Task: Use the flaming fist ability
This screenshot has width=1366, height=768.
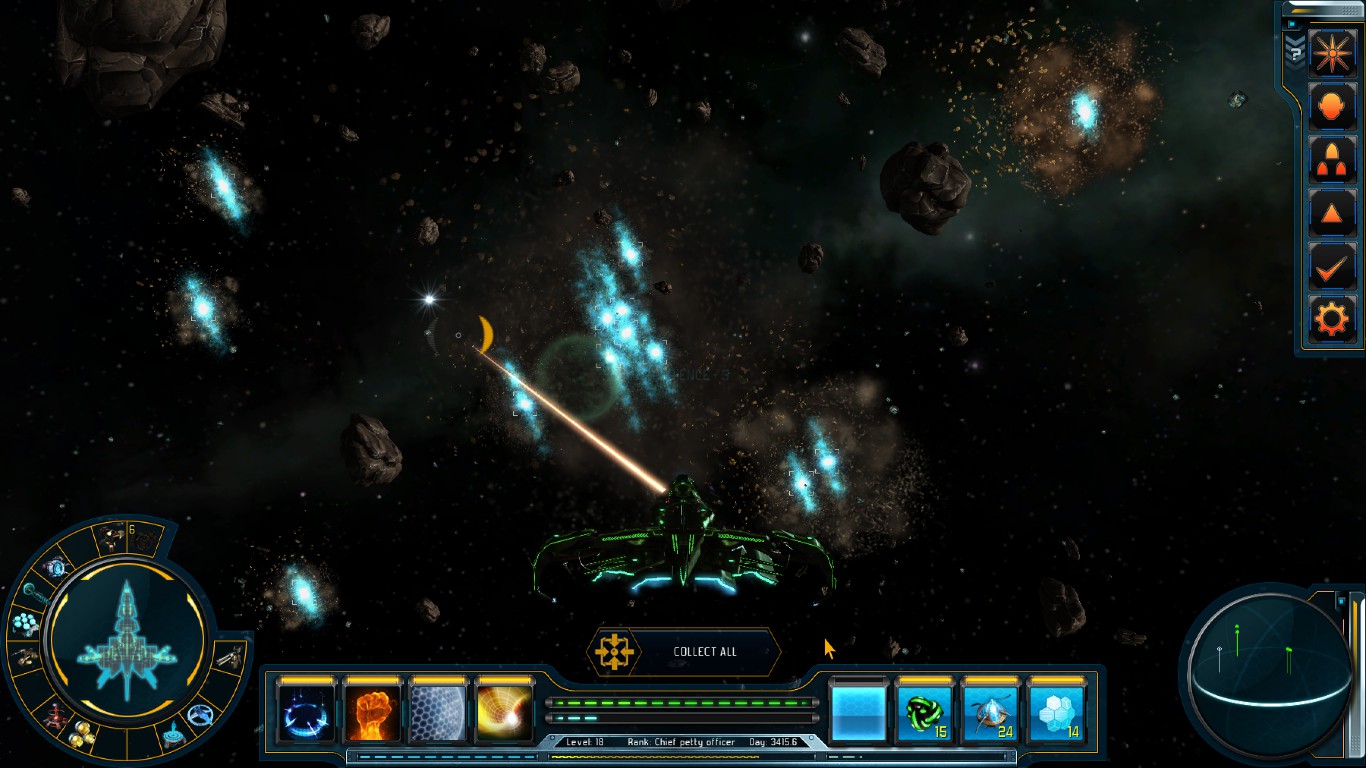Action: (372, 713)
